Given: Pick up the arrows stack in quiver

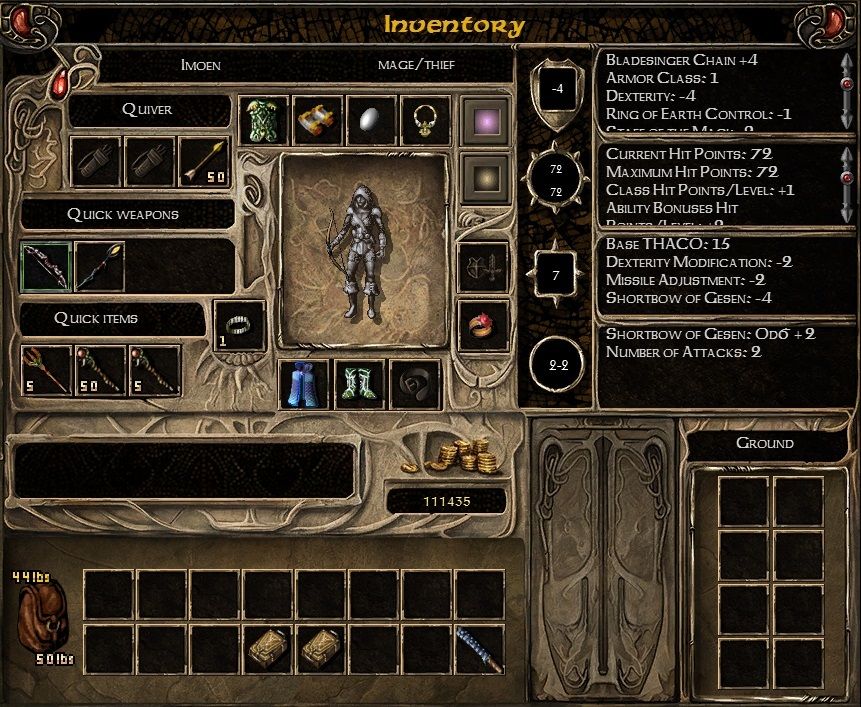Looking at the screenshot, I should (x=205, y=162).
